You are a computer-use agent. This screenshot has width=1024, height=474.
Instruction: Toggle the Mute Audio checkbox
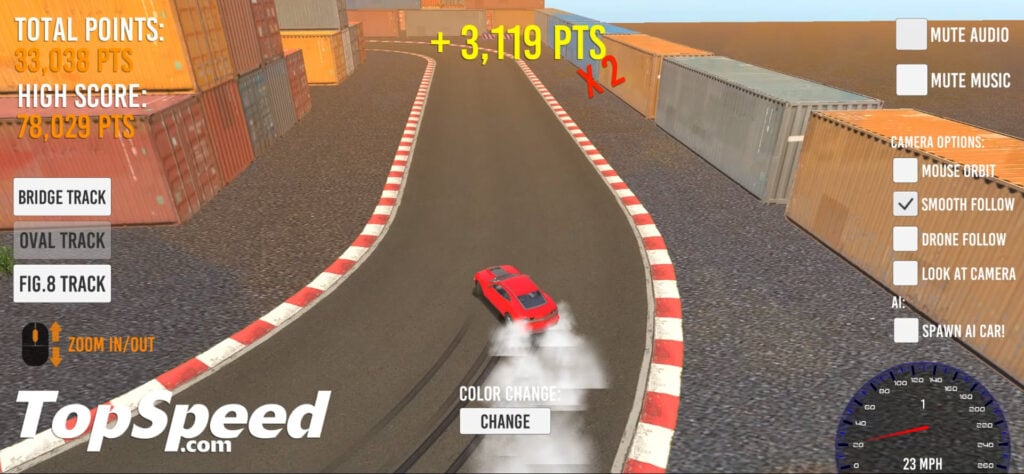911,35
